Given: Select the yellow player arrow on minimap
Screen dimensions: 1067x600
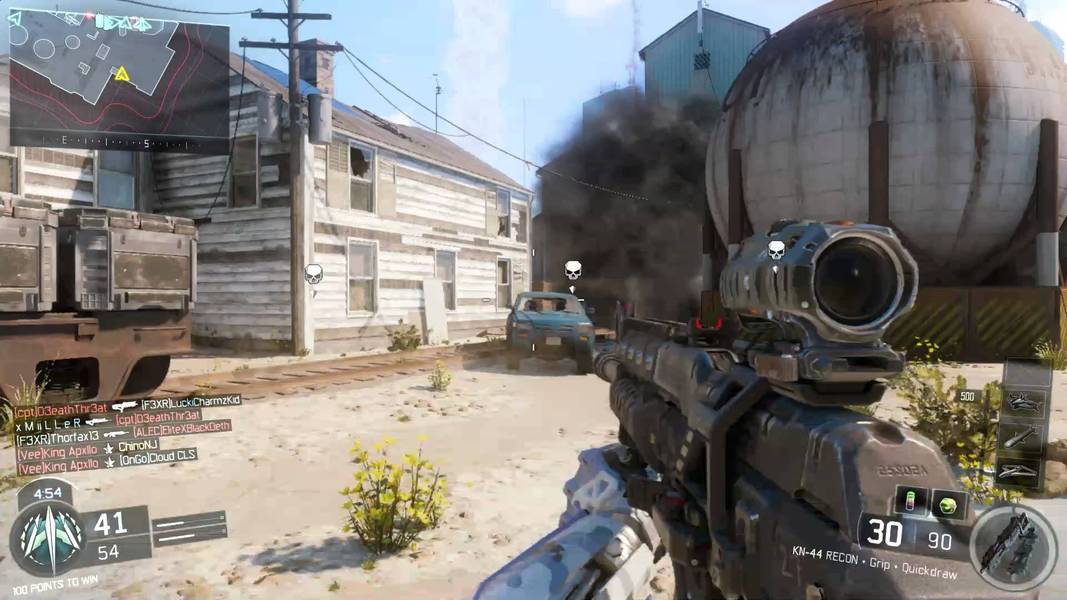Looking at the screenshot, I should (x=121, y=74).
